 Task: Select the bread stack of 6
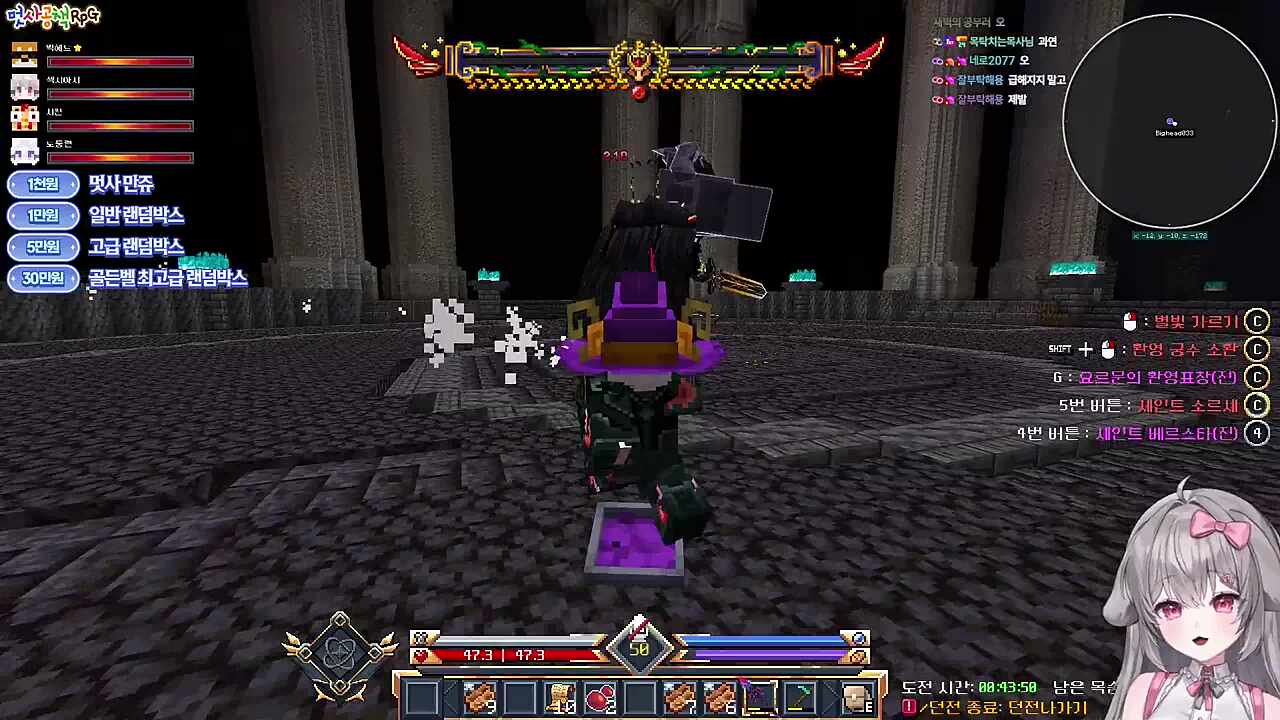click(x=719, y=697)
